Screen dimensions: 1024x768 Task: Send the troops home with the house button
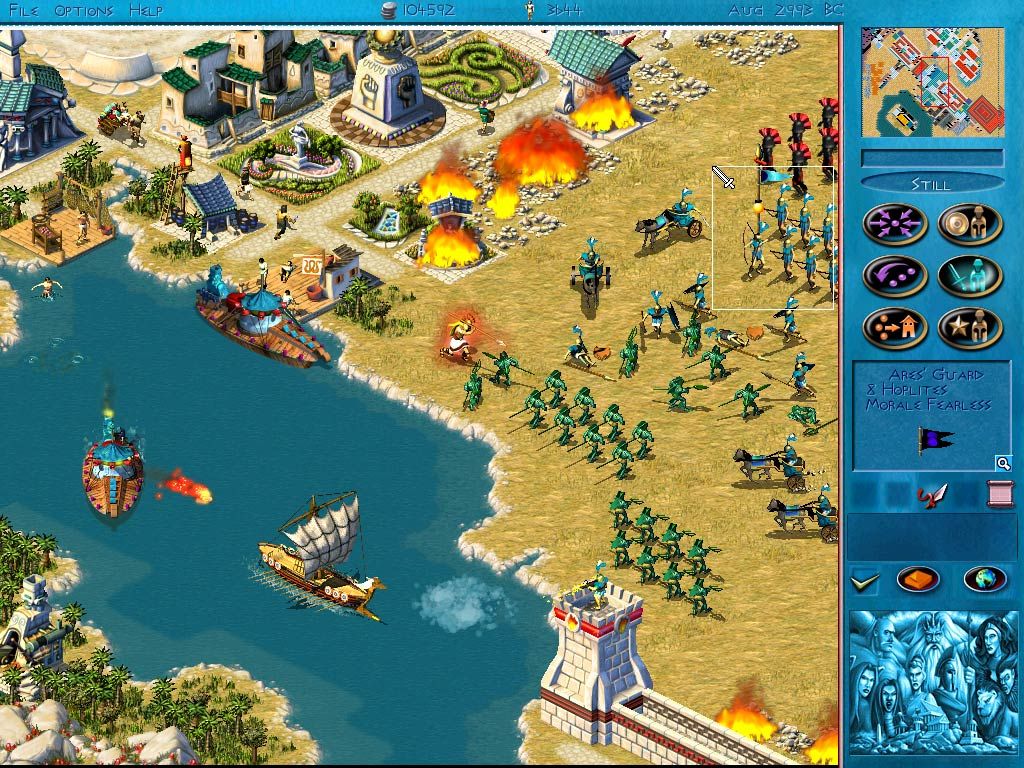pyautogui.click(x=895, y=328)
